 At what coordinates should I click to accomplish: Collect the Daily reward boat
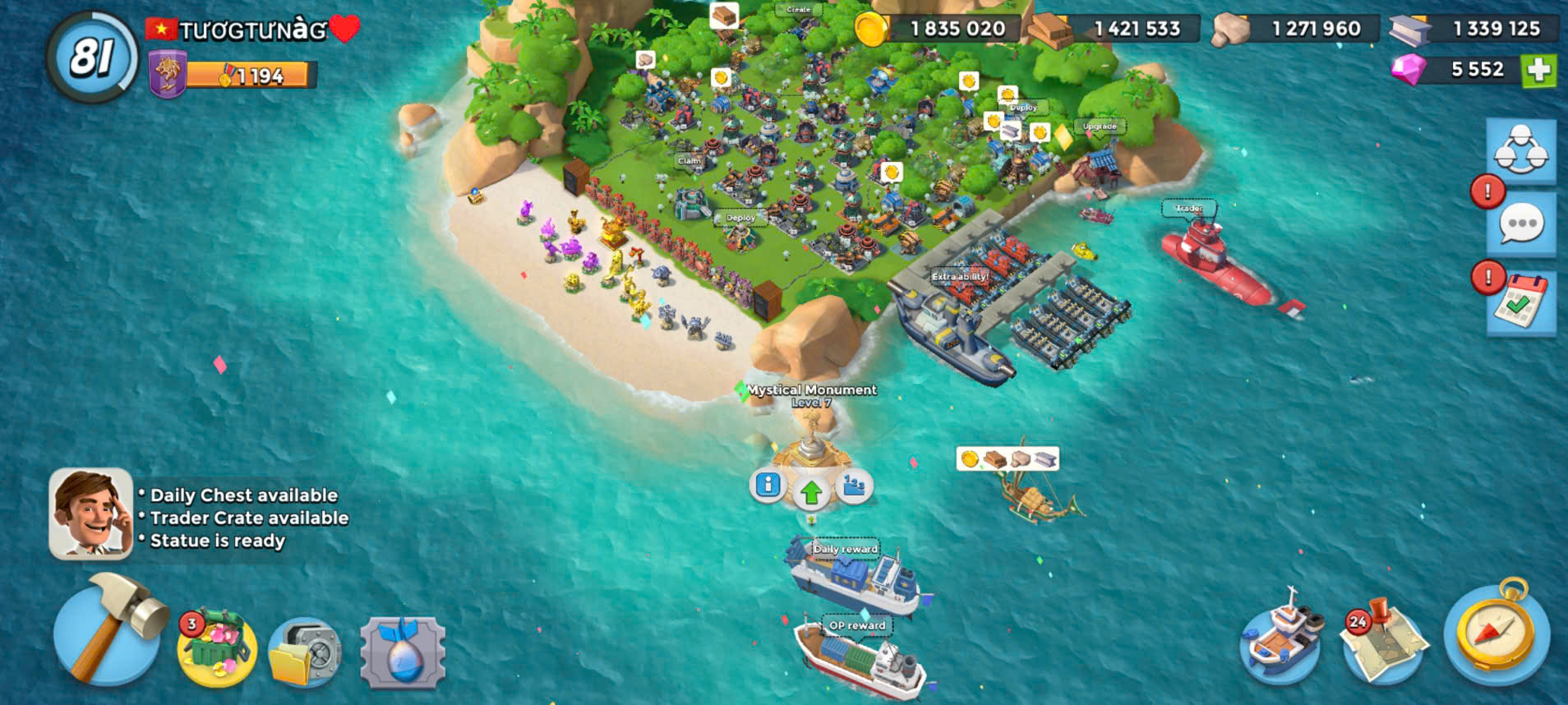(855, 575)
